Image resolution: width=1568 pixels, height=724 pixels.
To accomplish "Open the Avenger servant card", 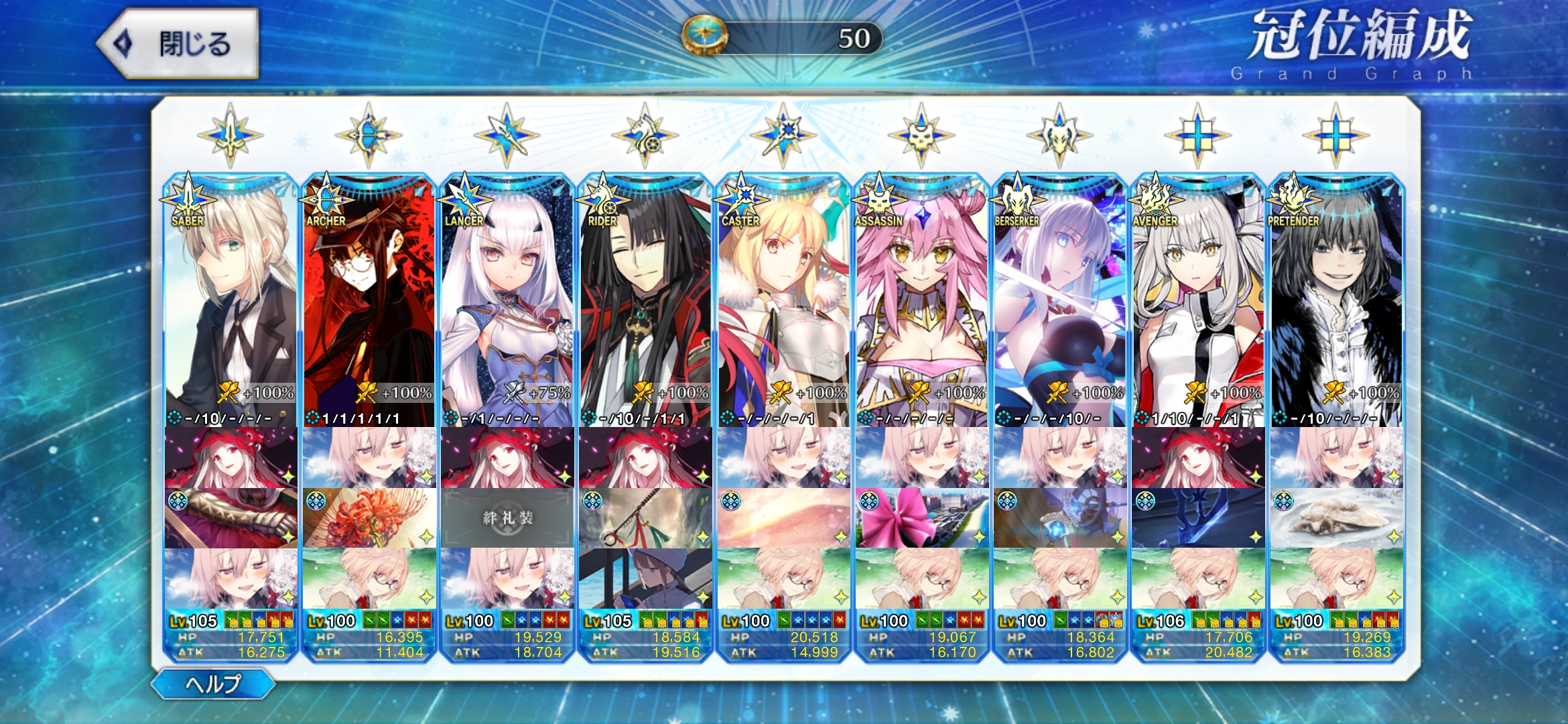I will click(x=1197, y=302).
